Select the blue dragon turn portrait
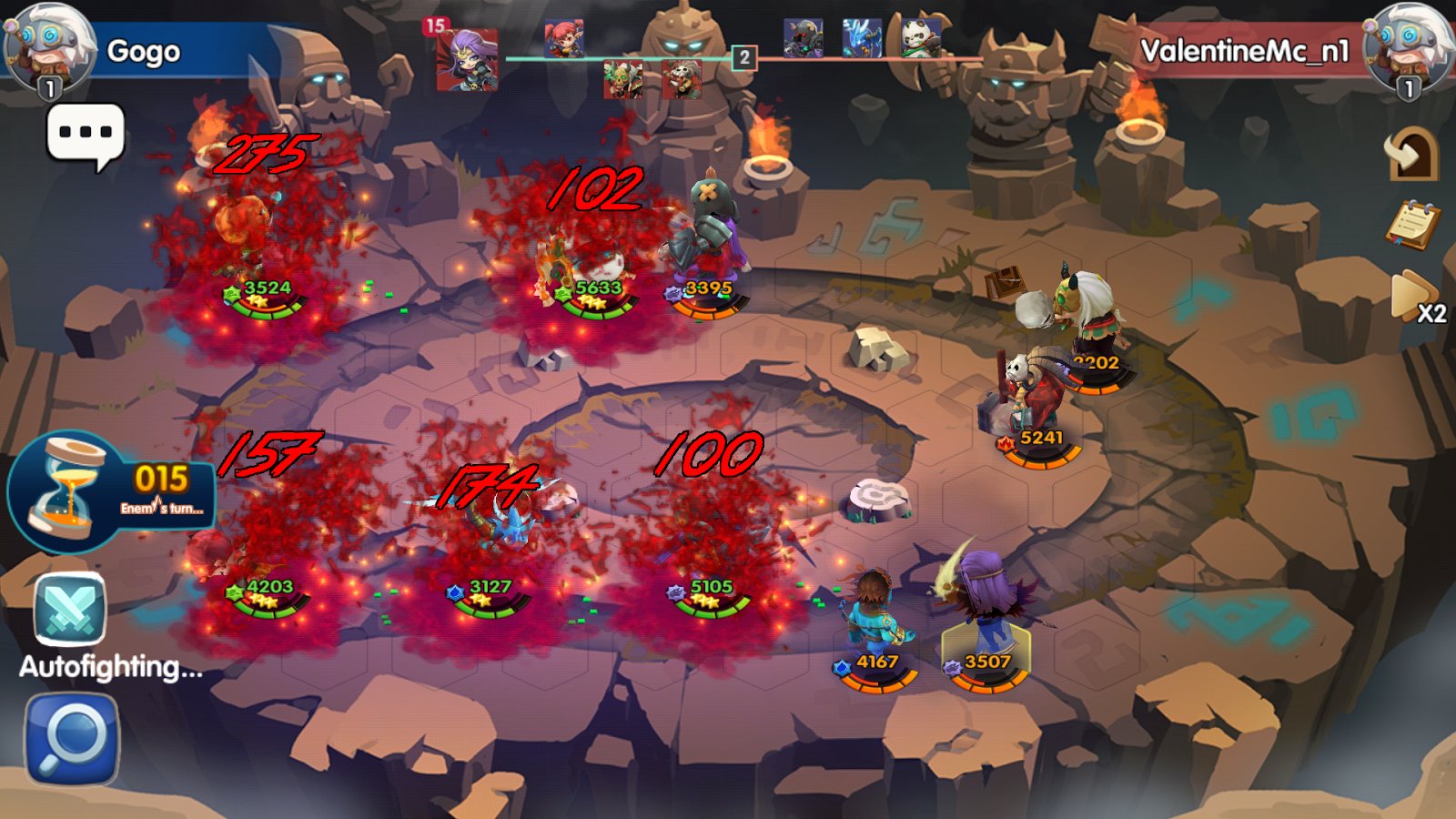1456x819 pixels. [861, 38]
